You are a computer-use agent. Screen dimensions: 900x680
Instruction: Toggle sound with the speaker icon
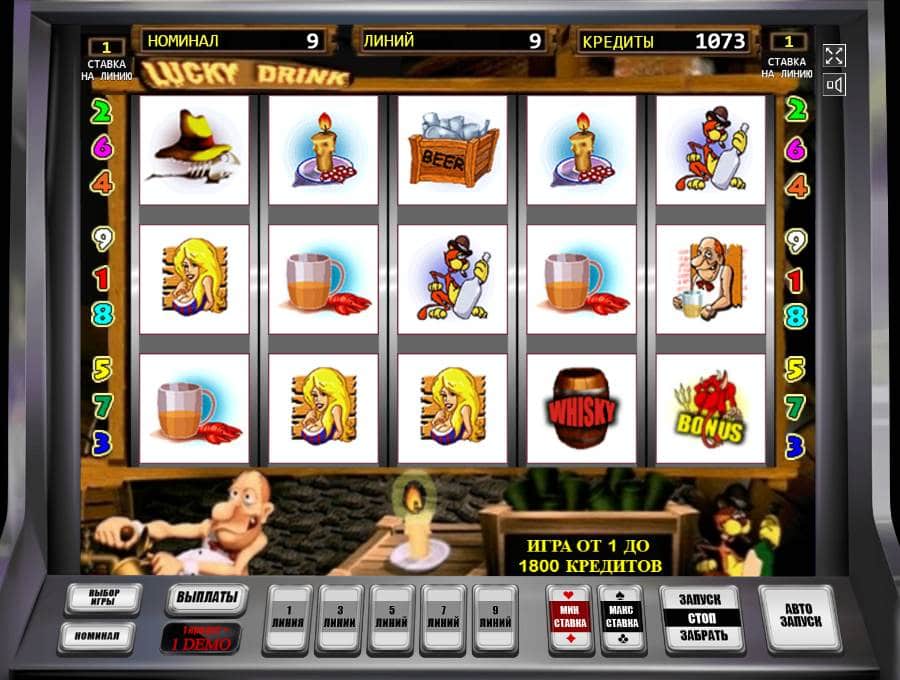(x=834, y=85)
